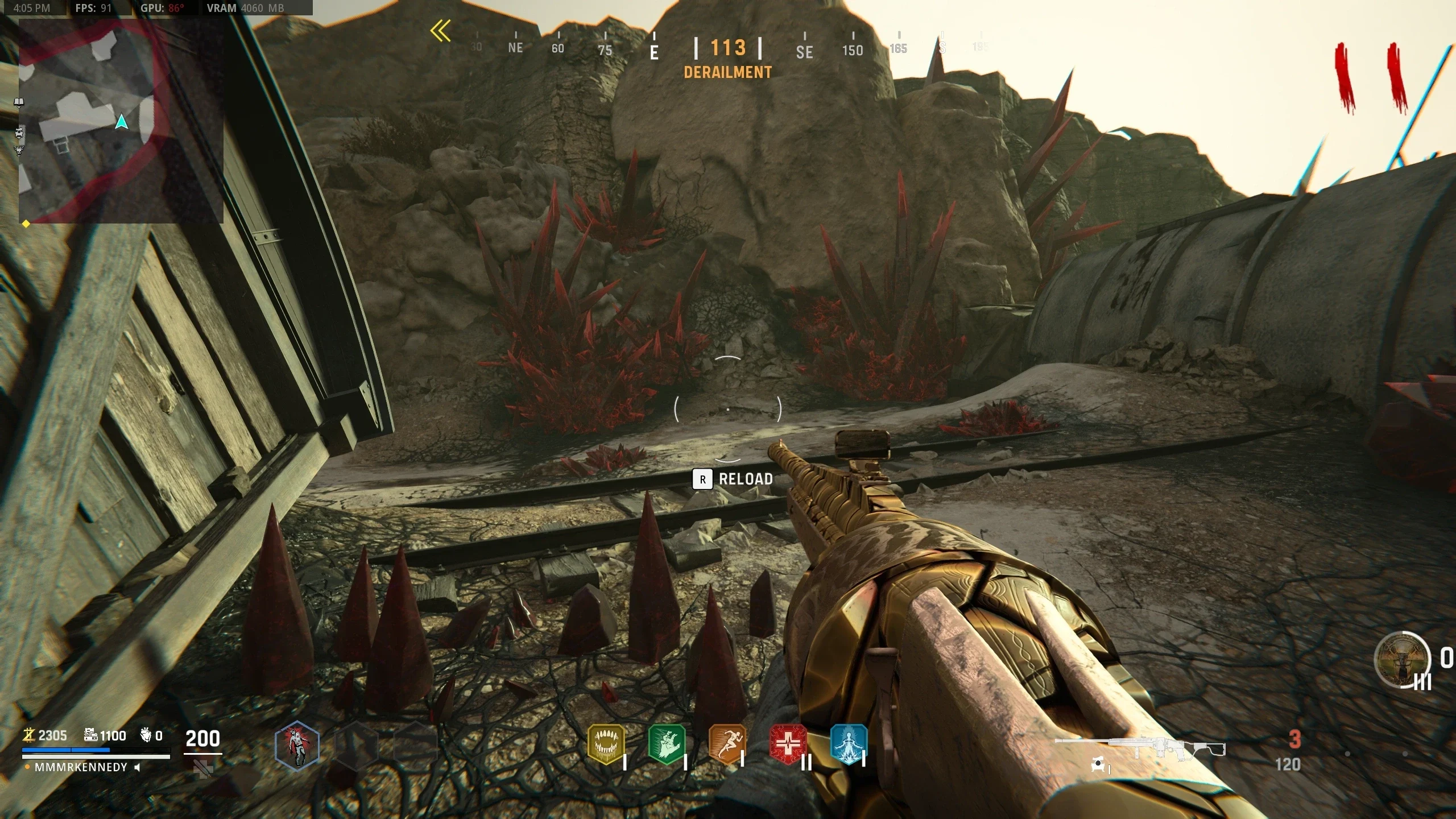Click the speaker icon beside MMMRKENNEDY
1456x819 pixels.
[x=137, y=767]
